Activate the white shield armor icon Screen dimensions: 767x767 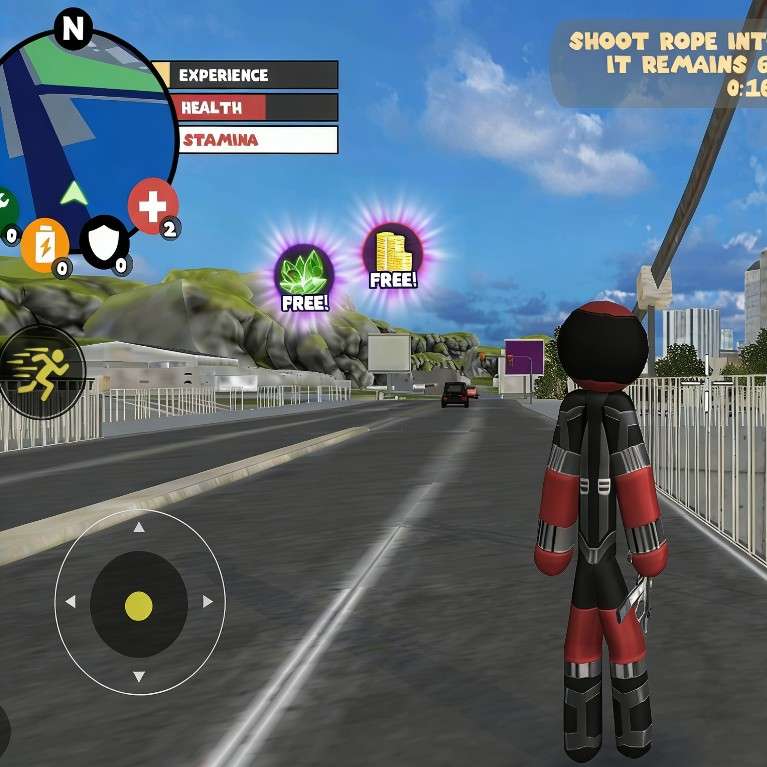[104, 241]
